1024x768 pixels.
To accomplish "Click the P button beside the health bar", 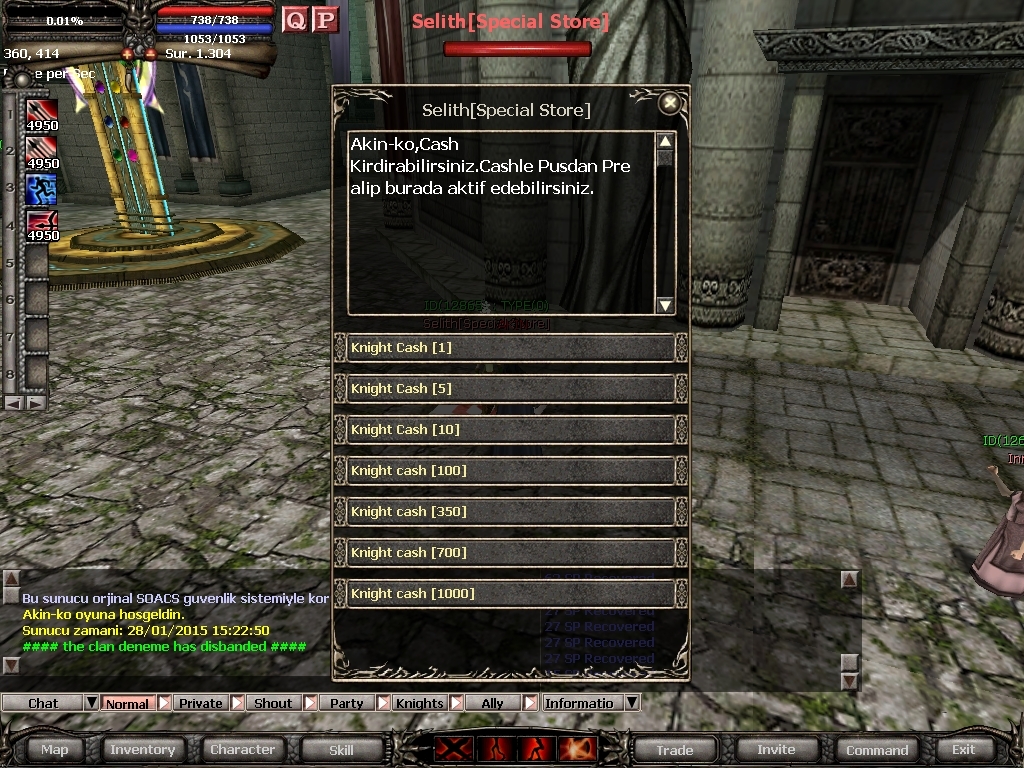I will click(325, 19).
